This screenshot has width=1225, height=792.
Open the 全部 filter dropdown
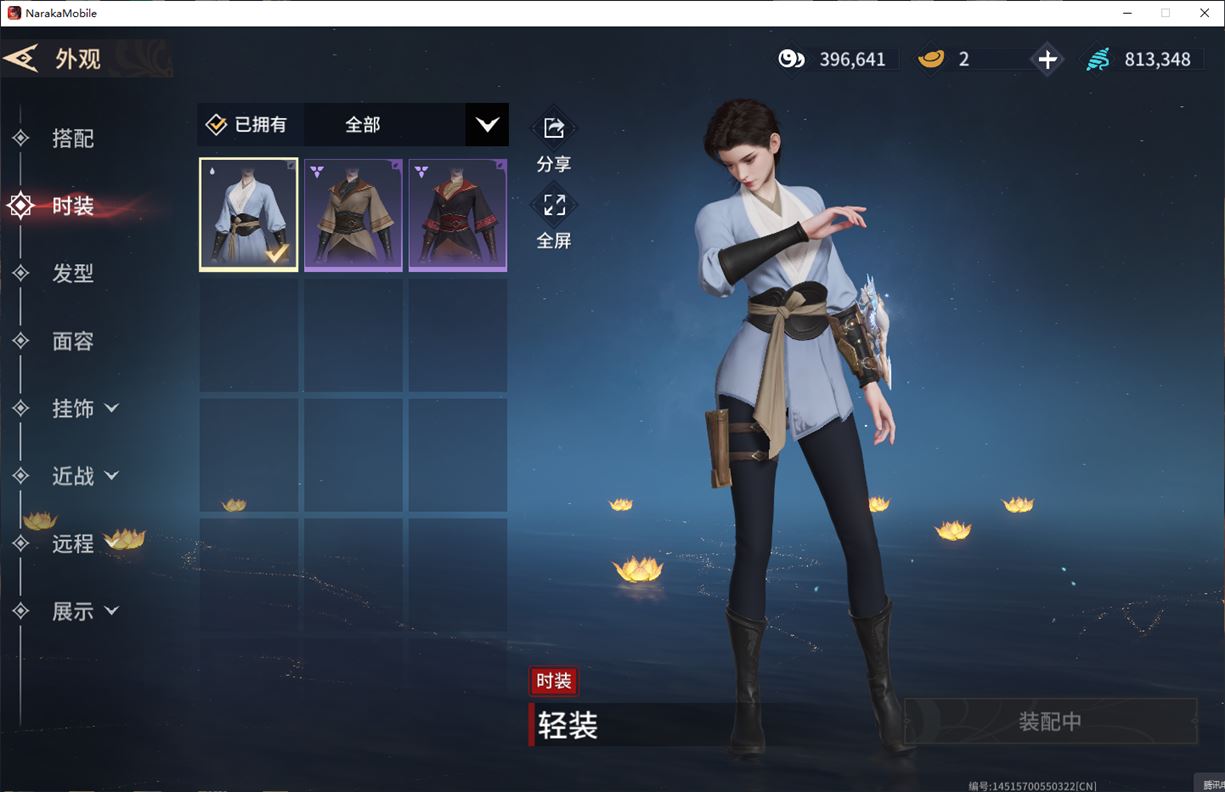point(486,125)
